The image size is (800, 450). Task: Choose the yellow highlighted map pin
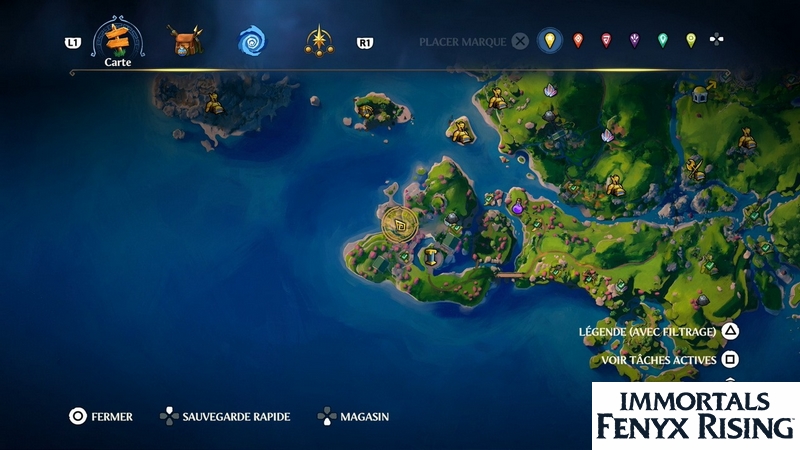point(548,41)
